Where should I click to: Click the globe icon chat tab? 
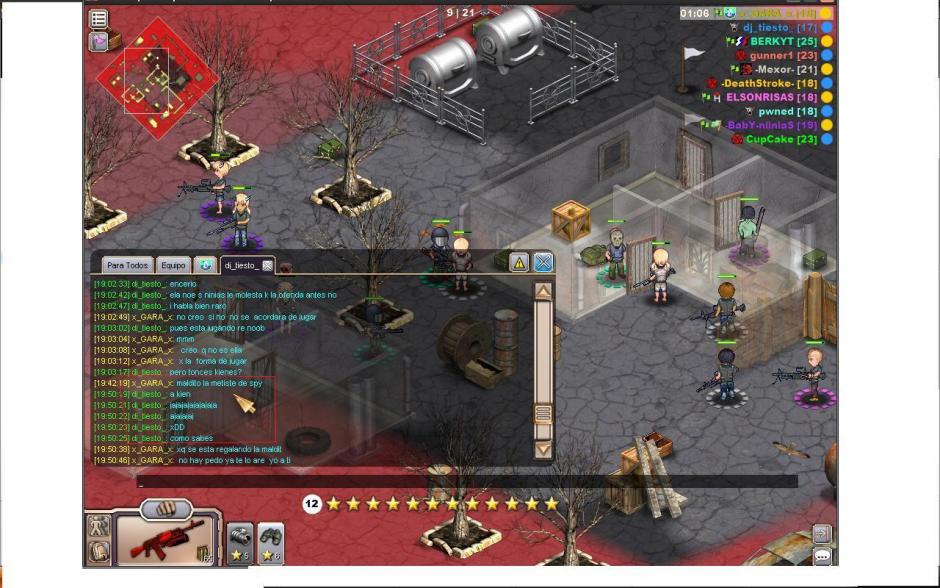[x=205, y=265]
